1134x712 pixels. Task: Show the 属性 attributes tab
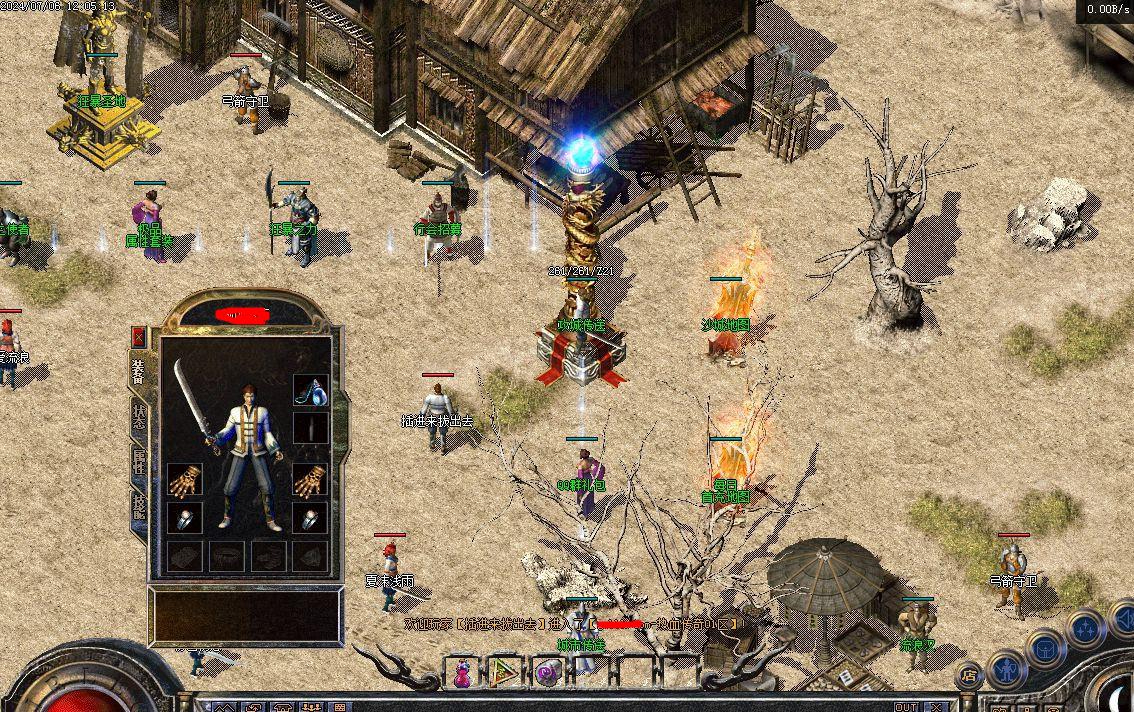[x=138, y=463]
